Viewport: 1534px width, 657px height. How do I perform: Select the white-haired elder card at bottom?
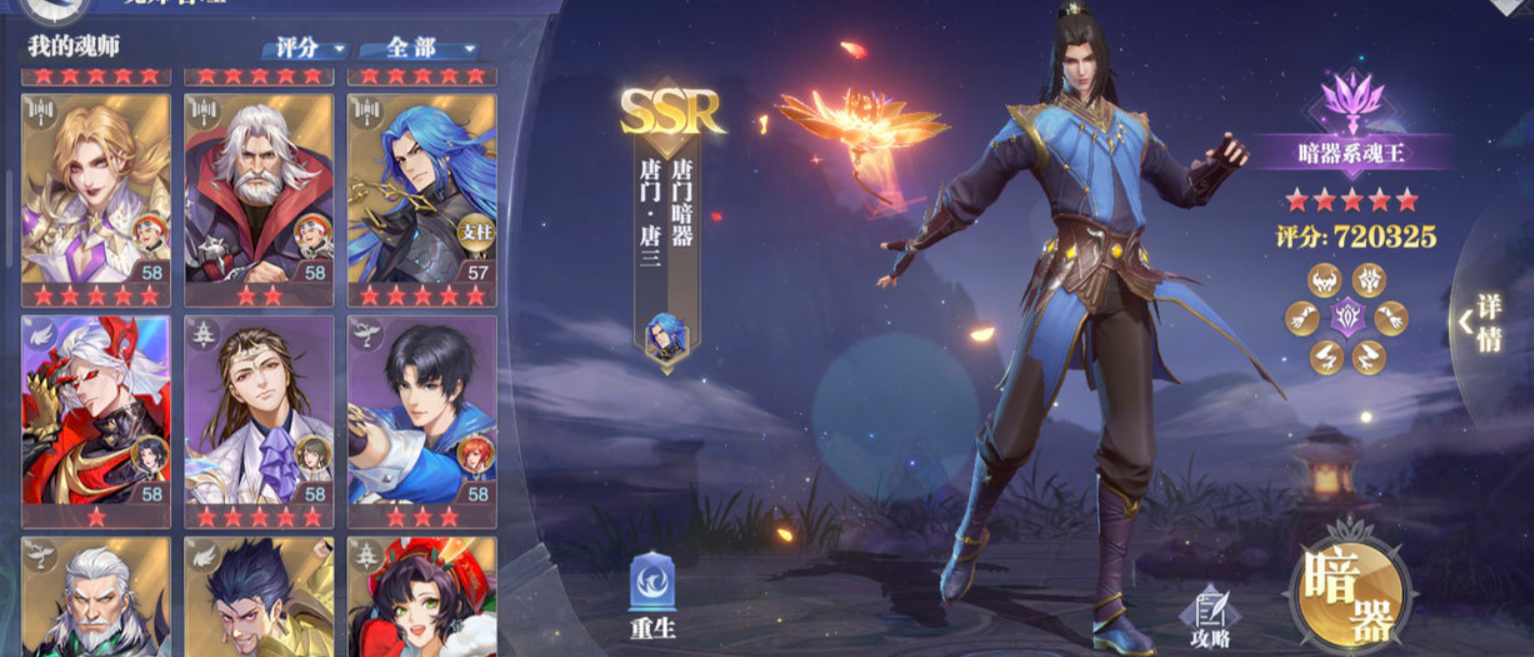click(96, 597)
